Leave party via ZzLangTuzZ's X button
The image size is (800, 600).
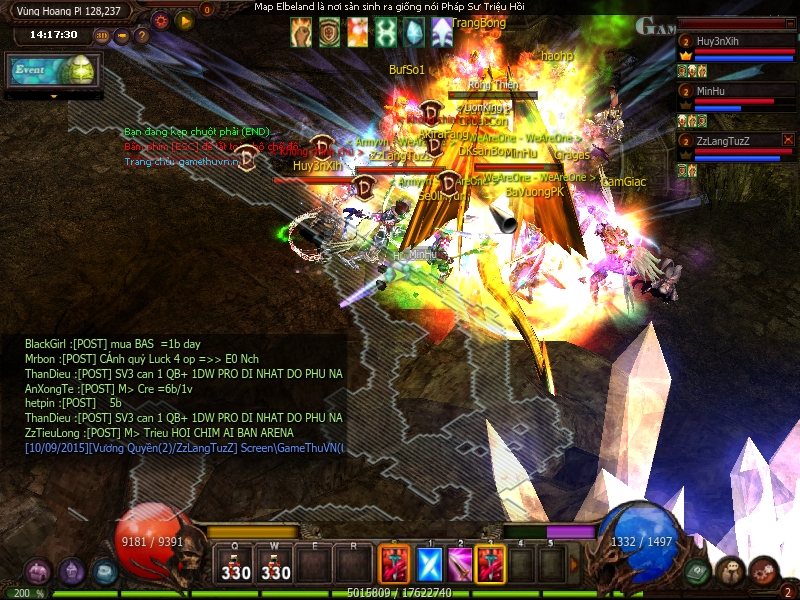click(x=788, y=140)
